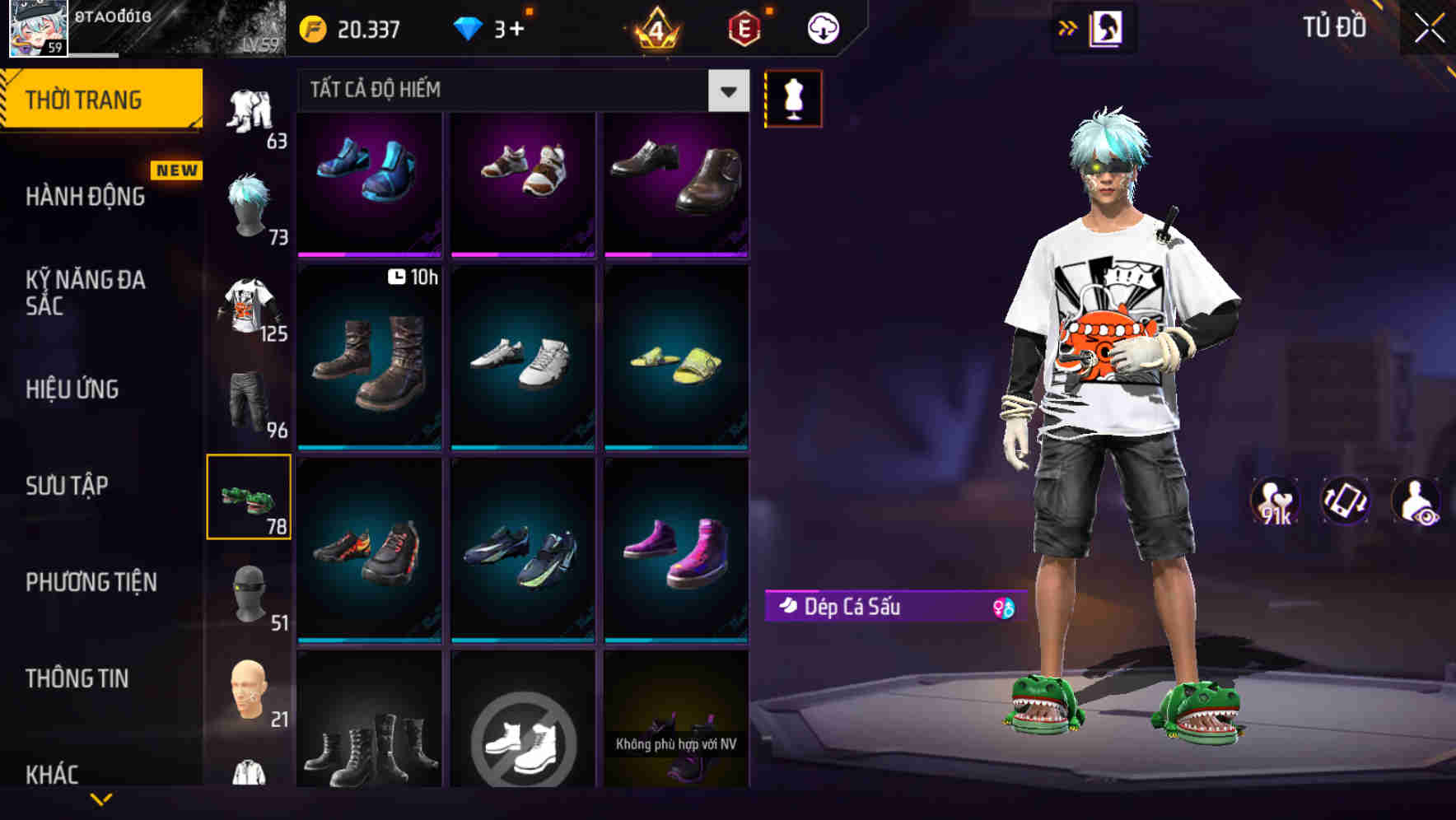Click the double chevron collapse arrows in the top bar
Image resolution: width=1456 pixels, height=820 pixels.
(1068, 27)
